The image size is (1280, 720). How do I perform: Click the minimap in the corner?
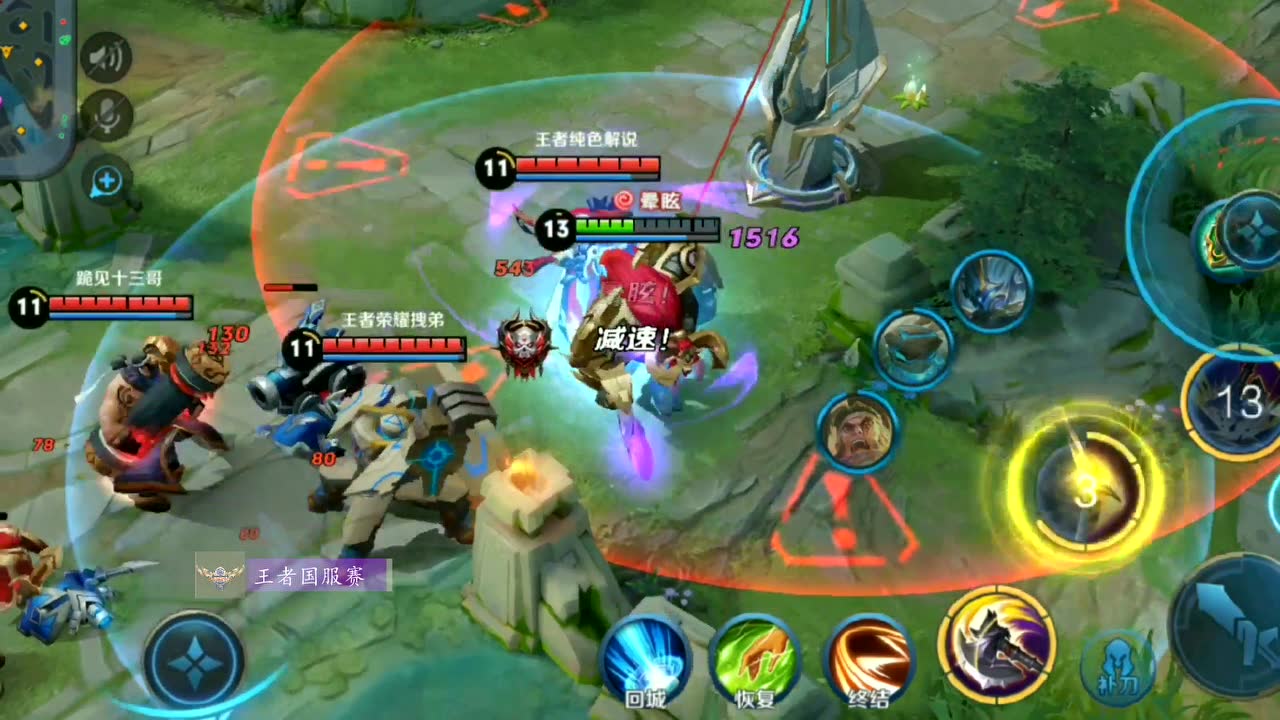(x=35, y=85)
